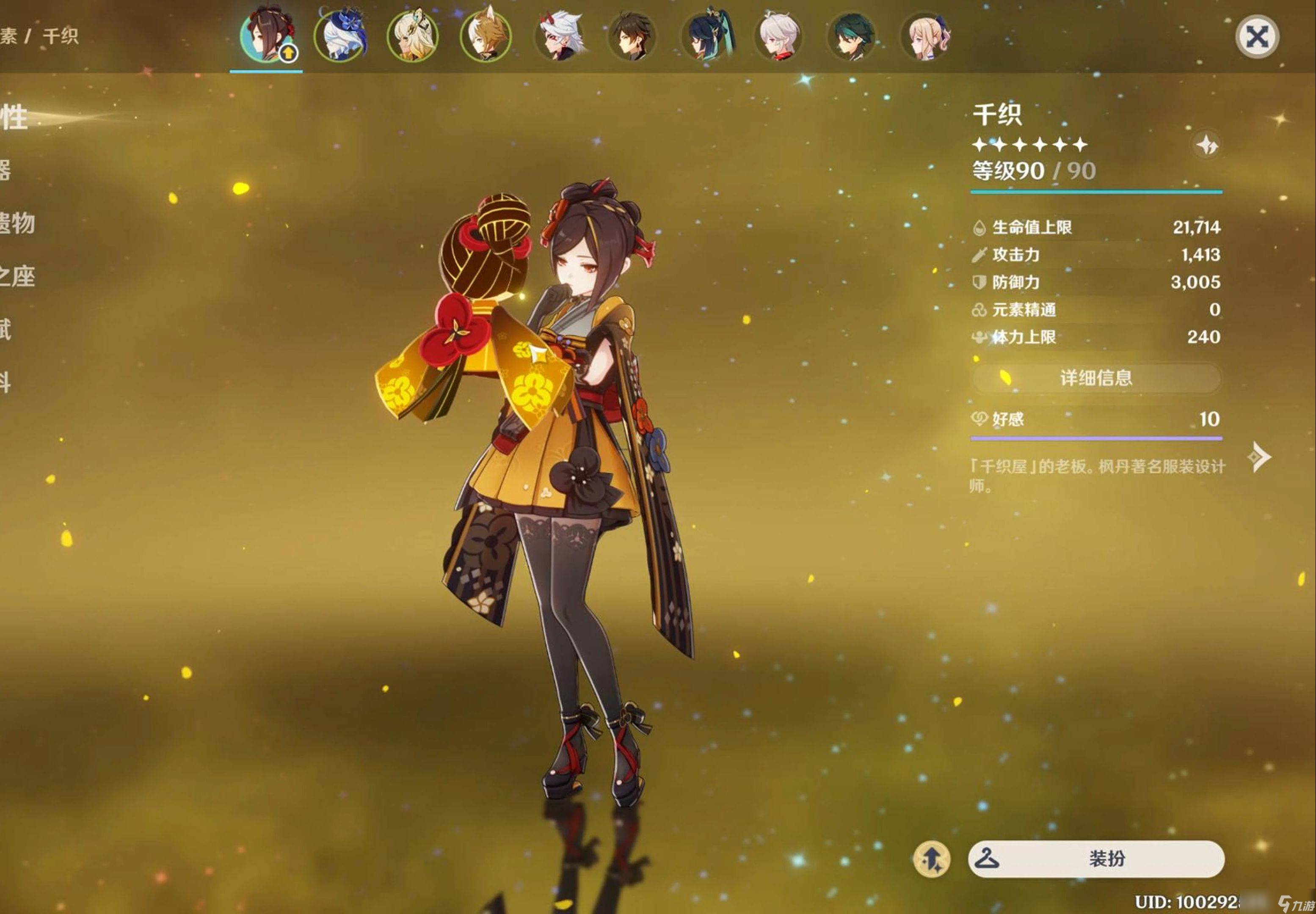Switch to Xianyun's portrait with glasses
Screen dimensions: 1316x914
(706, 36)
